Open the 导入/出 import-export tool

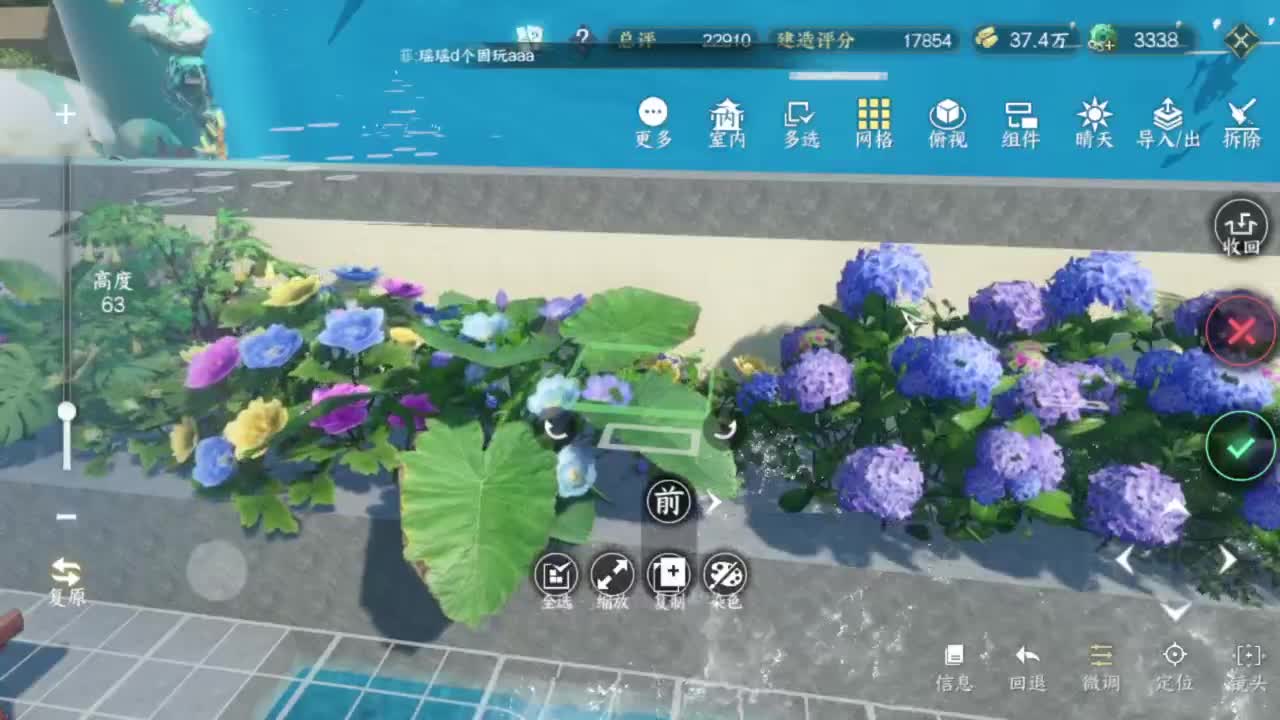pyautogui.click(x=1165, y=122)
